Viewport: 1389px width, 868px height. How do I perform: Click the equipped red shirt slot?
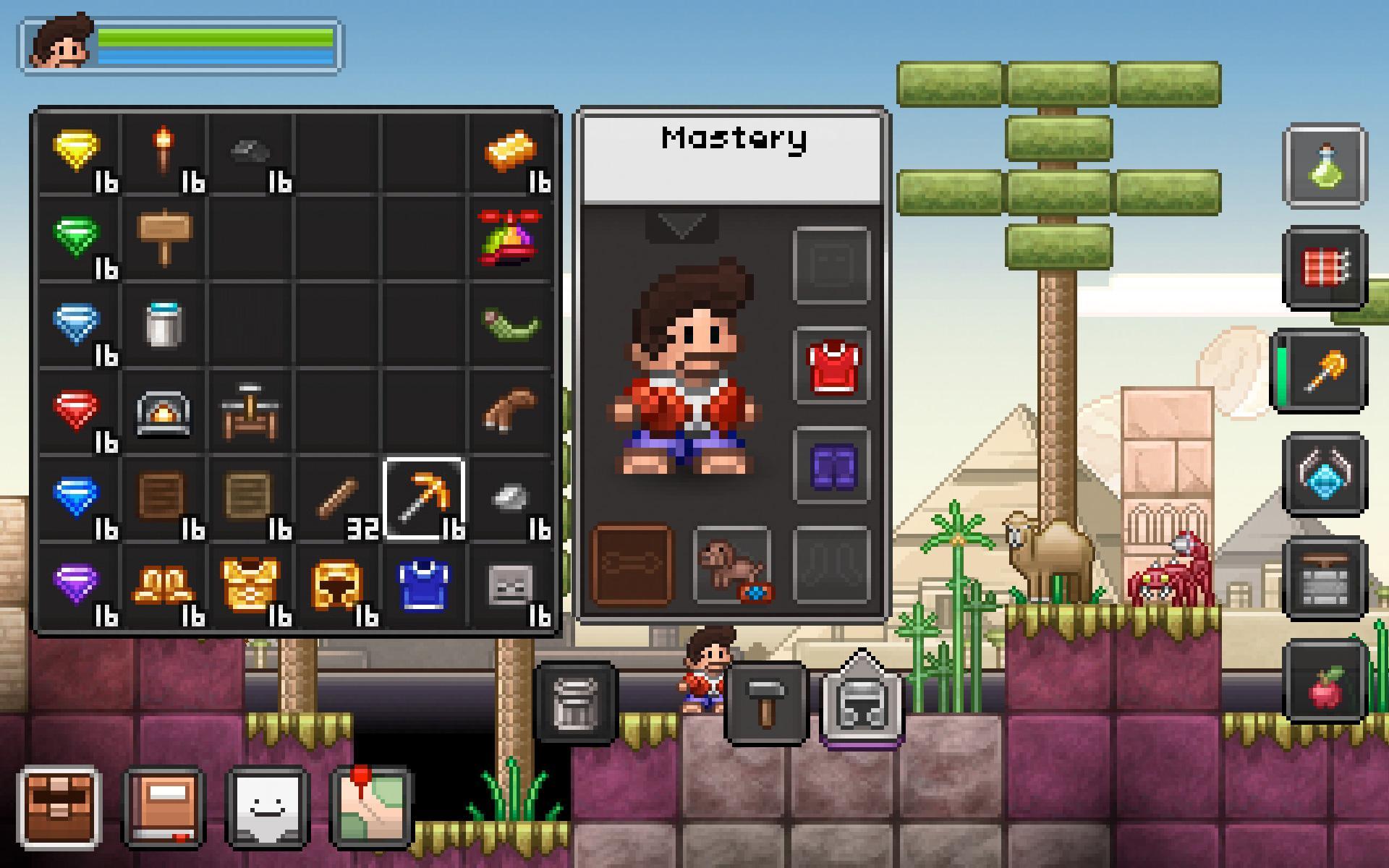tap(832, 366)
